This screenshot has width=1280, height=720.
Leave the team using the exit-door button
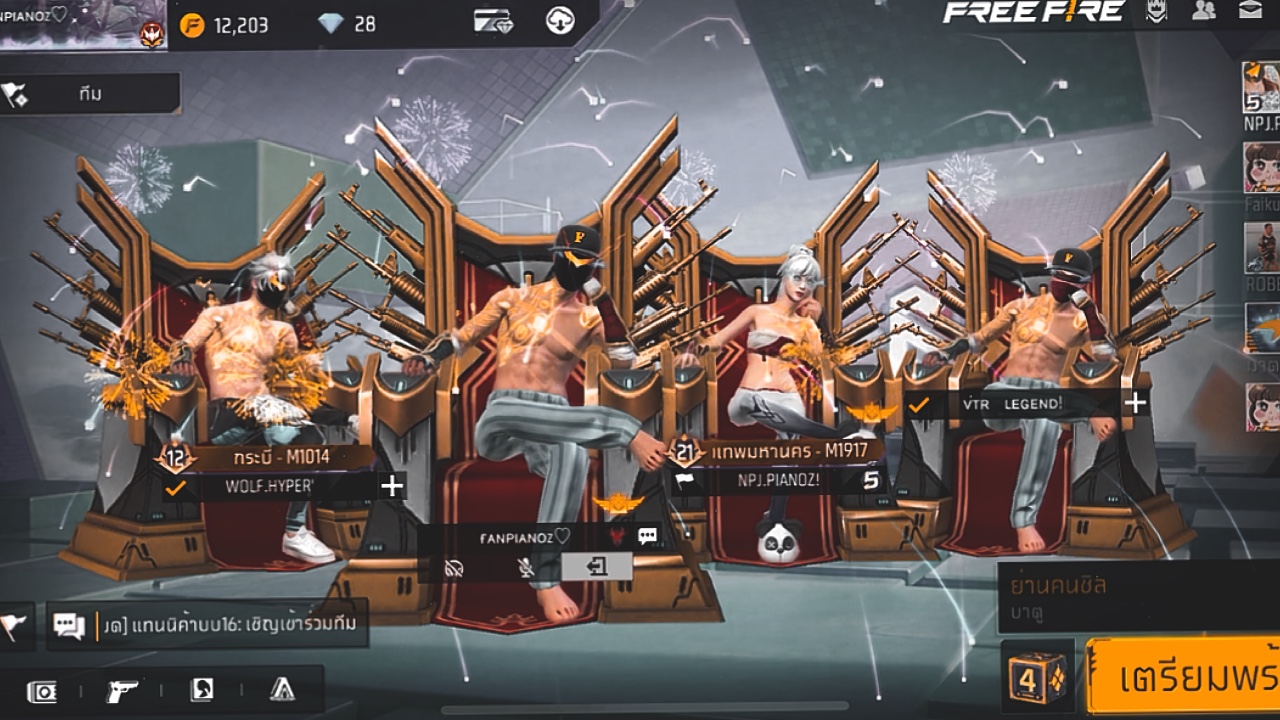[597, 567]
